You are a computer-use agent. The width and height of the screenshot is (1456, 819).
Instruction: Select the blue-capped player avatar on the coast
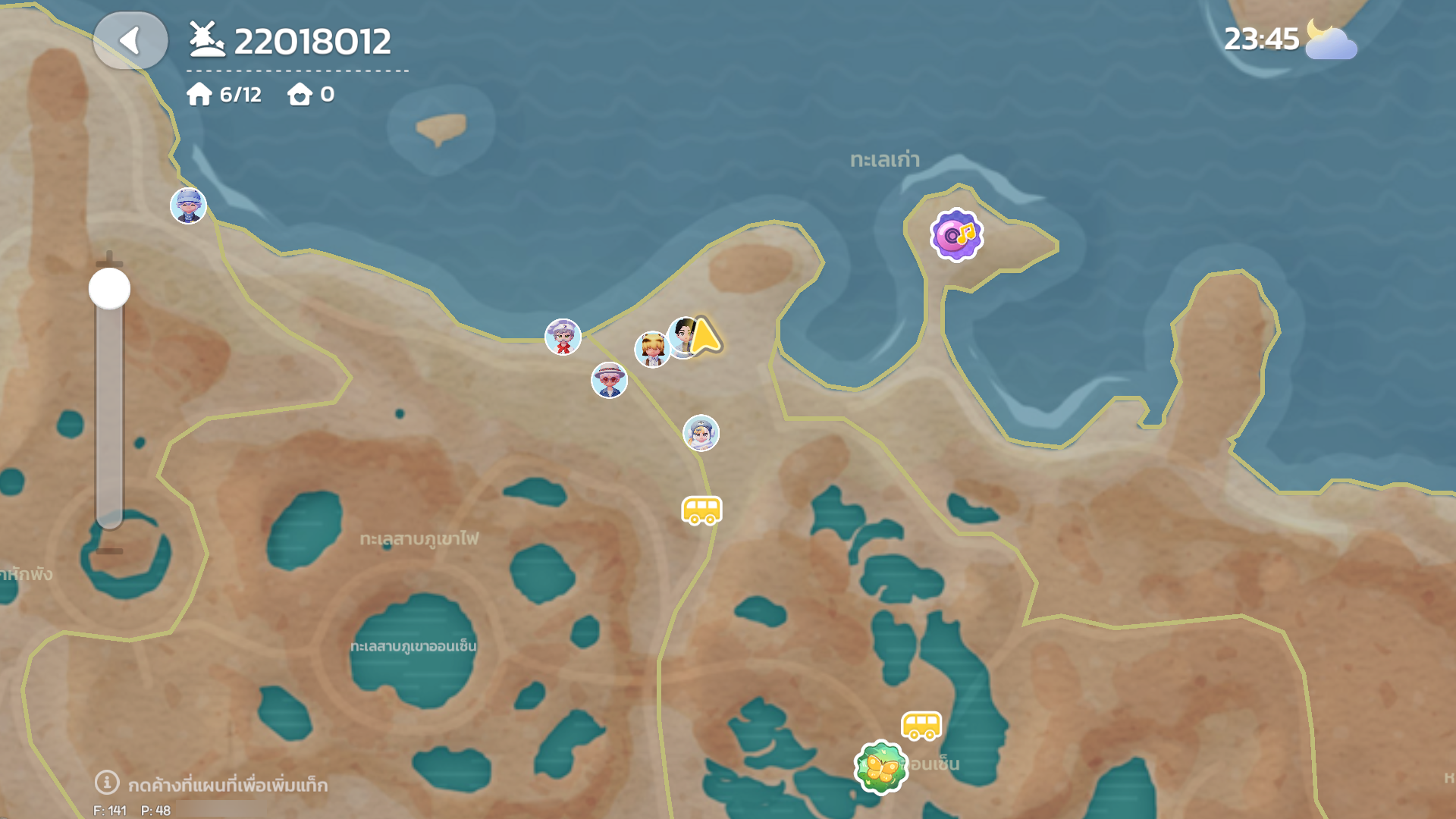[x=188, y=206]
